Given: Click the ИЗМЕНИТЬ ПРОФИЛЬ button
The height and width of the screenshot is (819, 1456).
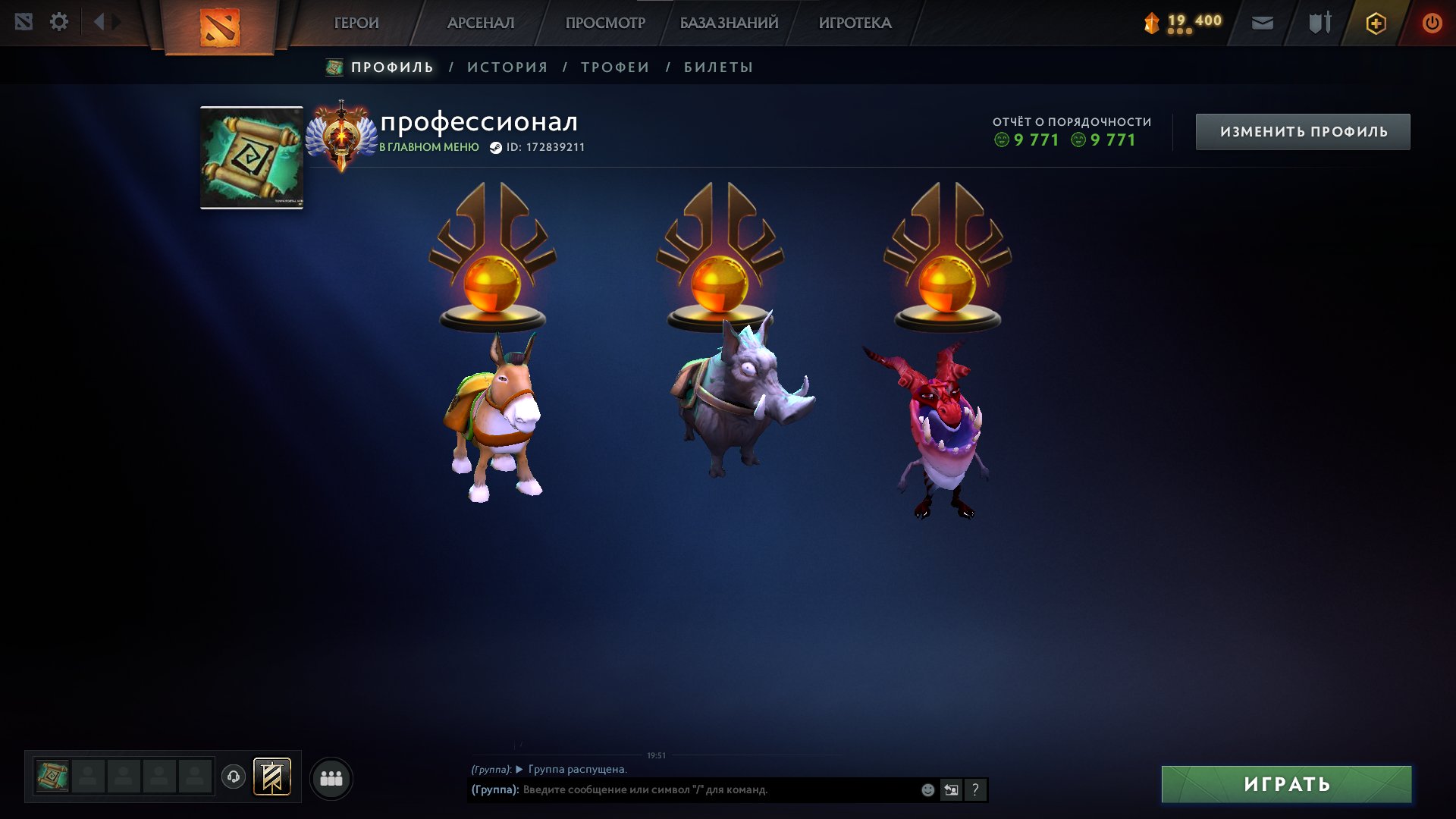Looking at the screenshot, I should click(1302, 130).
